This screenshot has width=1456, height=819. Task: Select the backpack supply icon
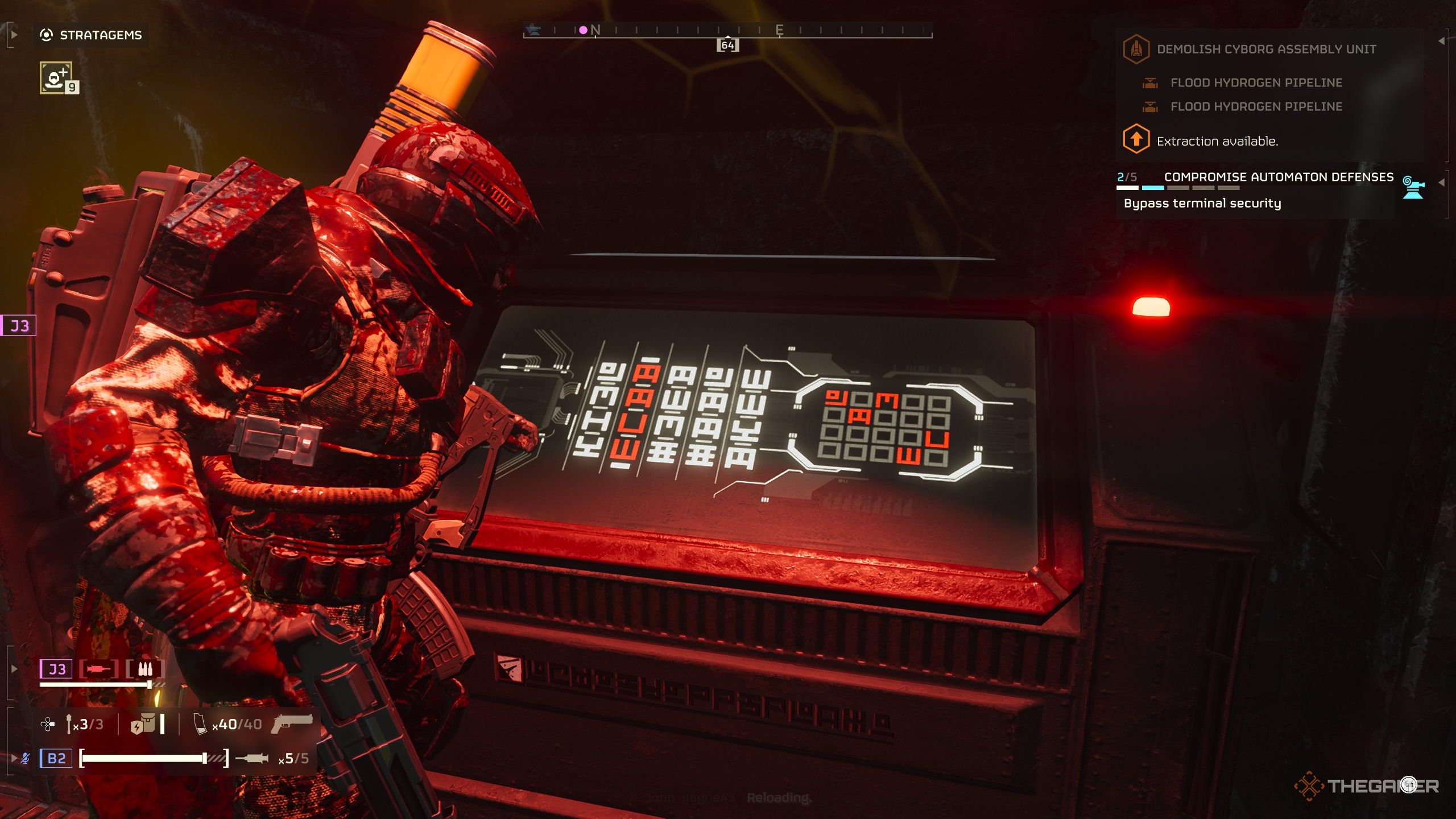click(143, 724)
